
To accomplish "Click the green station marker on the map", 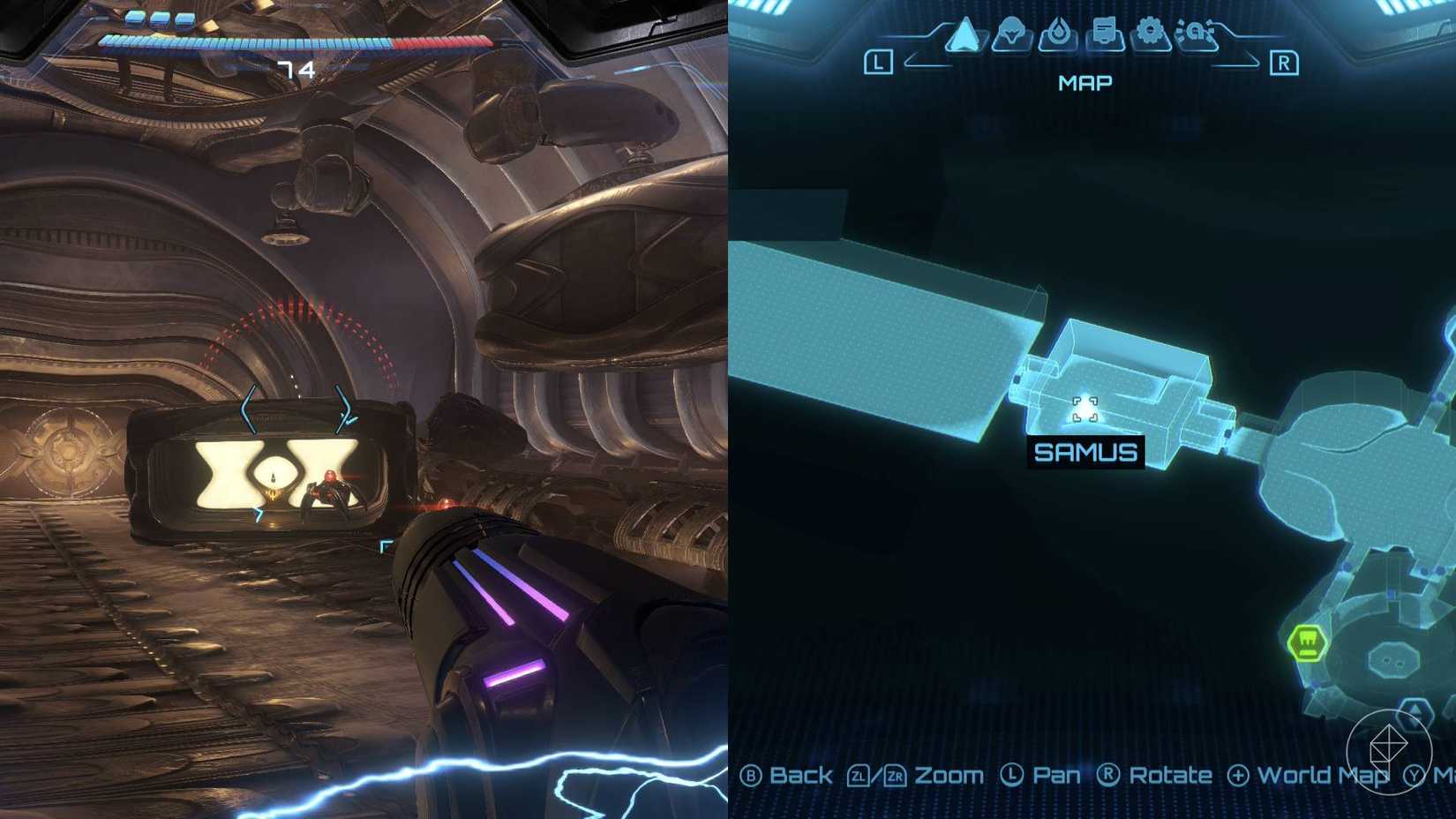I will click(x=1307, y=645).
